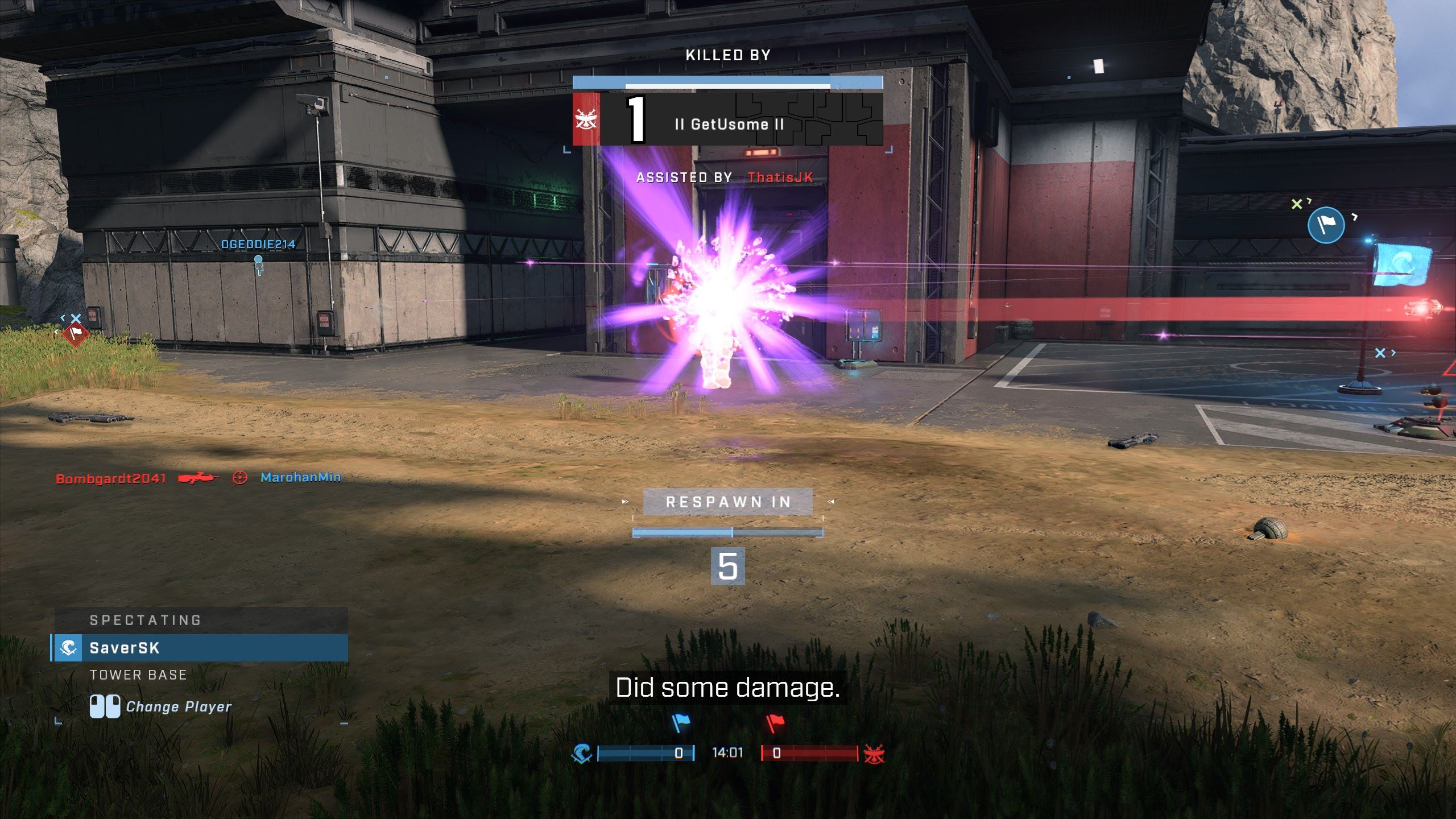Click the red team emblem beside the score bar
The height and width of the screenshot is (819, 1456).
click(874, 754)
